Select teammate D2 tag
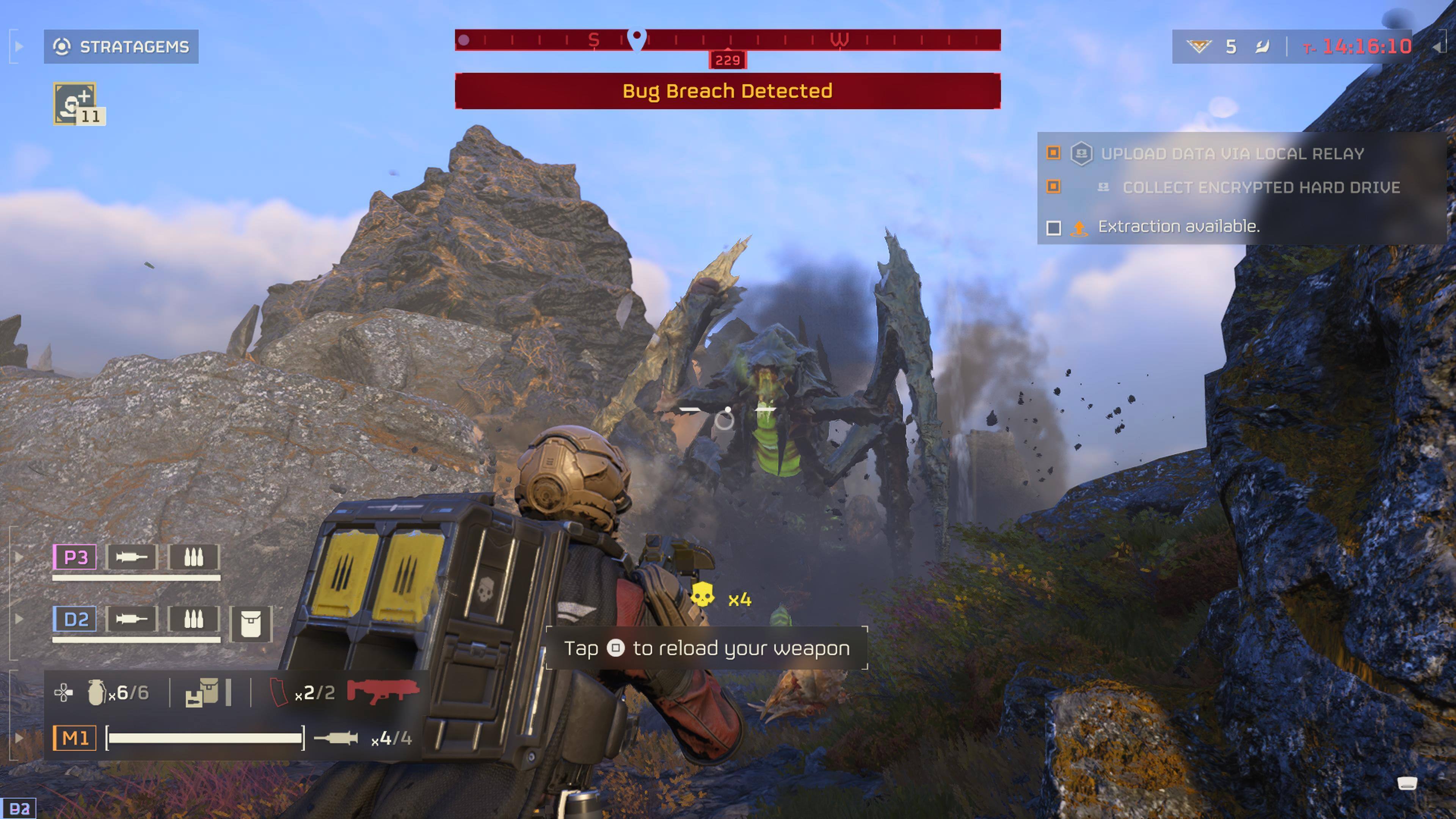1456x819 pixels. click(75, 620)
